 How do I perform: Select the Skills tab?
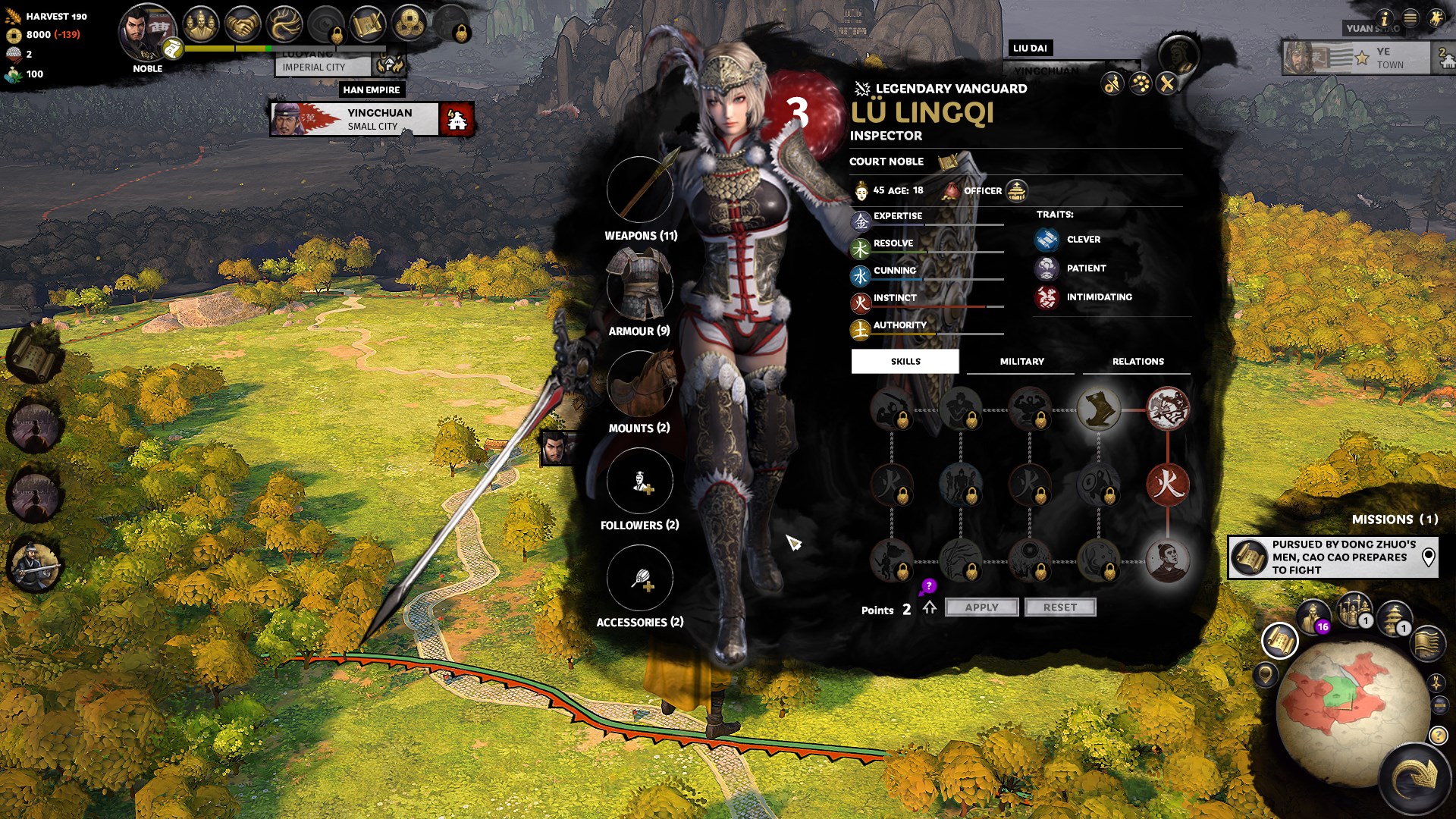[905, 362]
